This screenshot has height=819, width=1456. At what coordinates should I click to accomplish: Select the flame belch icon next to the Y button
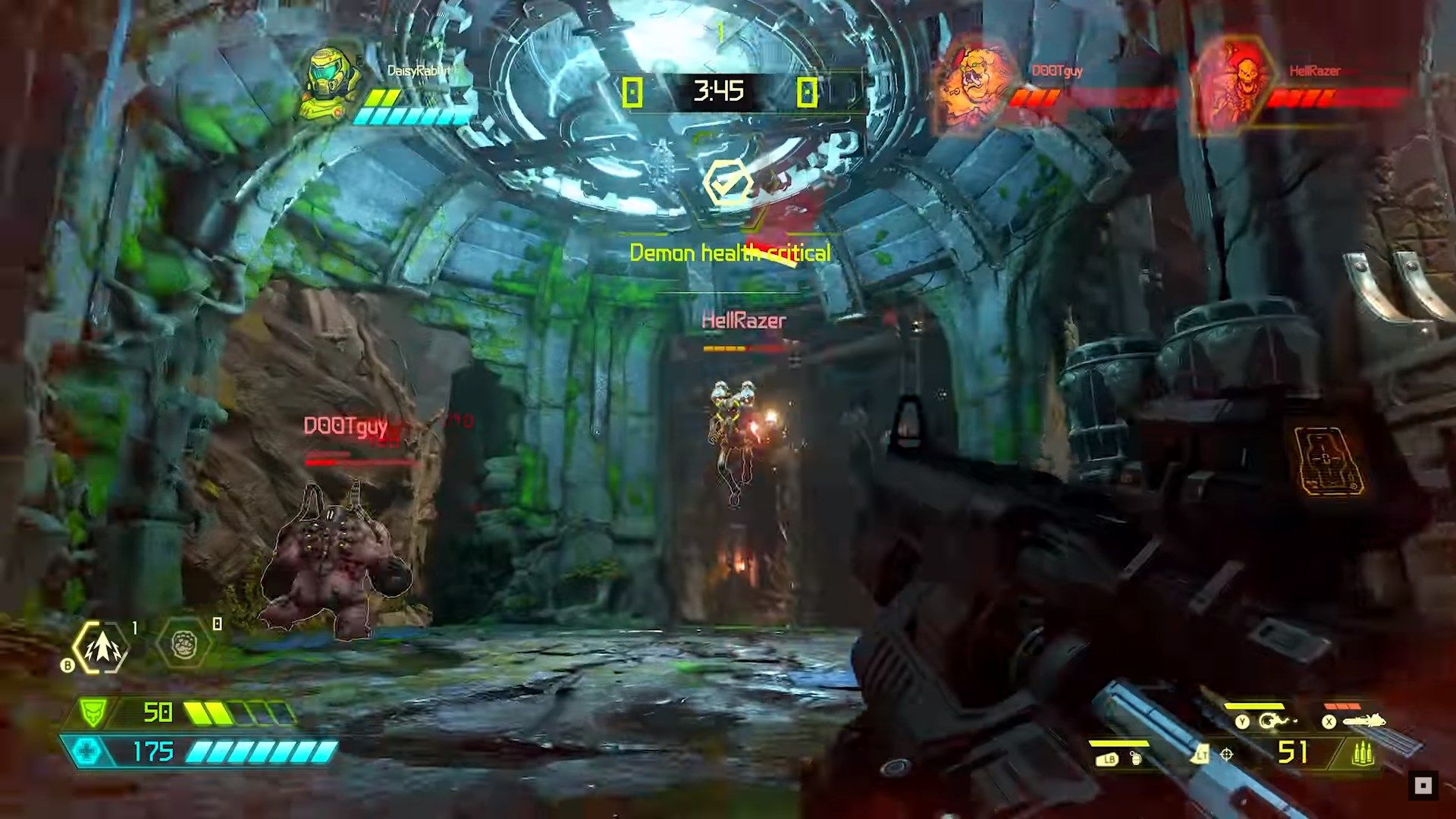tap(1276, 720)
